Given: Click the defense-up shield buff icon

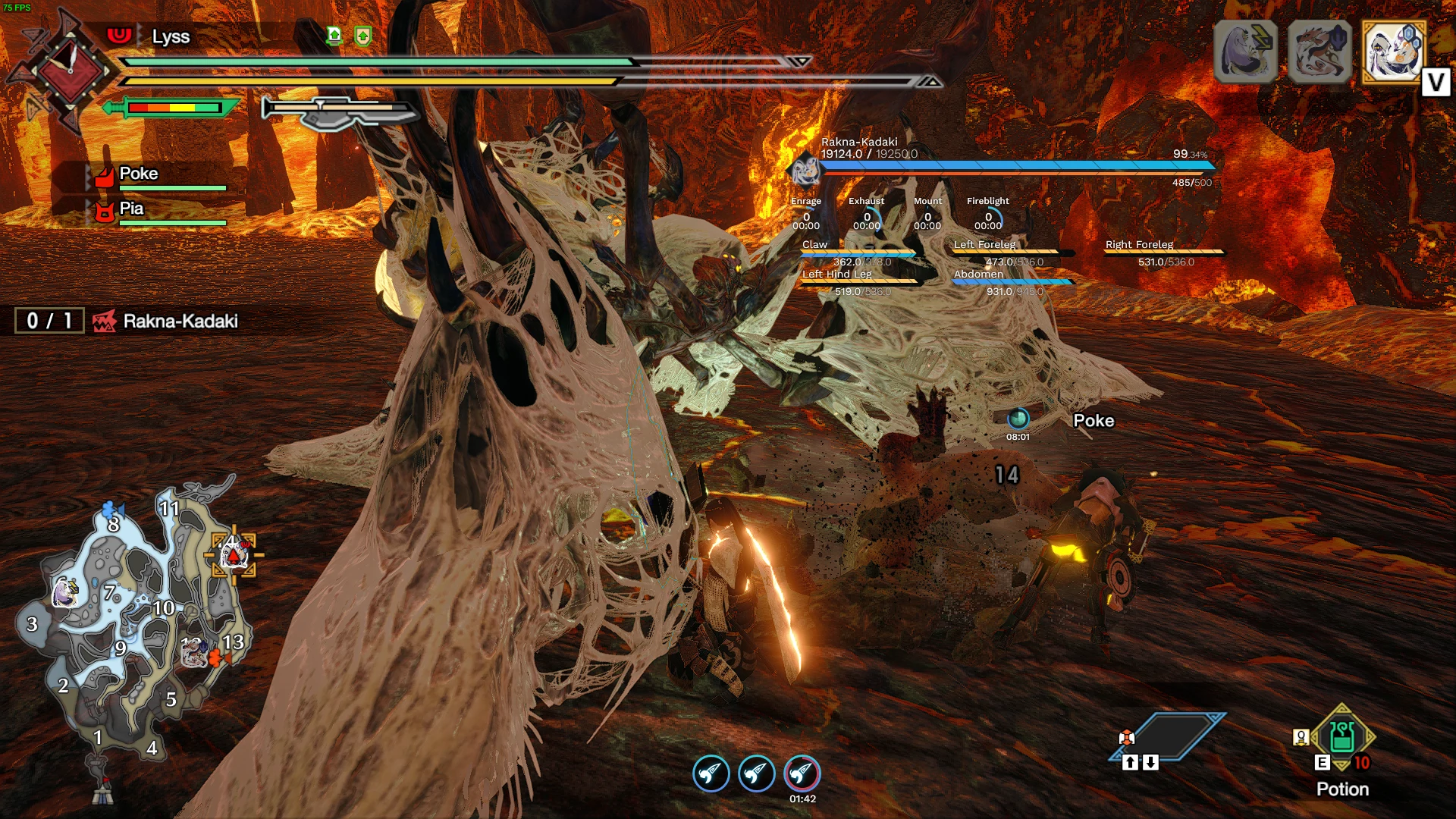Looking at the screenshot, I should pyautogui.click(x=363, y=36).
